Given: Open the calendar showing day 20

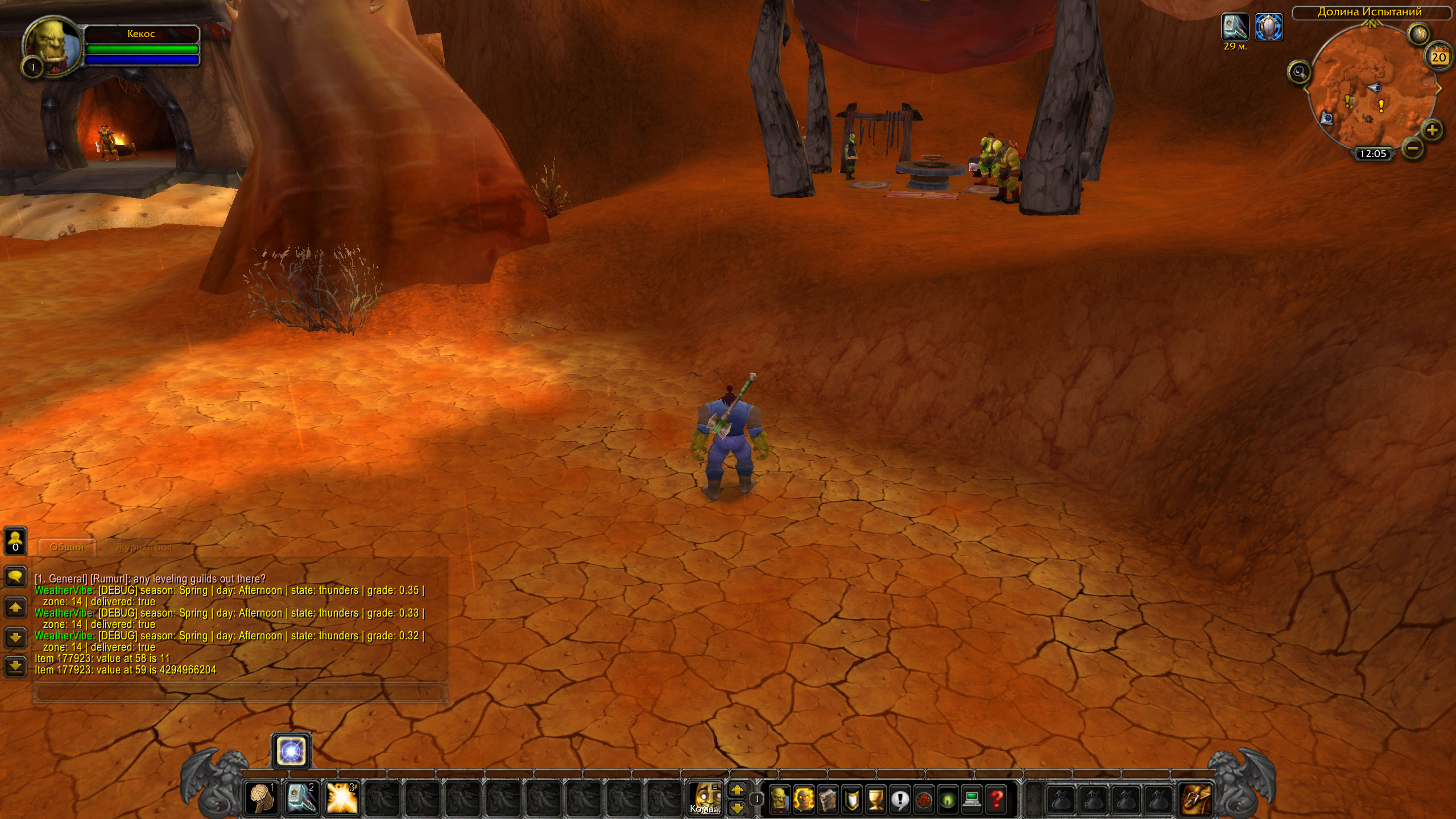Looking at the screenshot, I should 1438,57.
